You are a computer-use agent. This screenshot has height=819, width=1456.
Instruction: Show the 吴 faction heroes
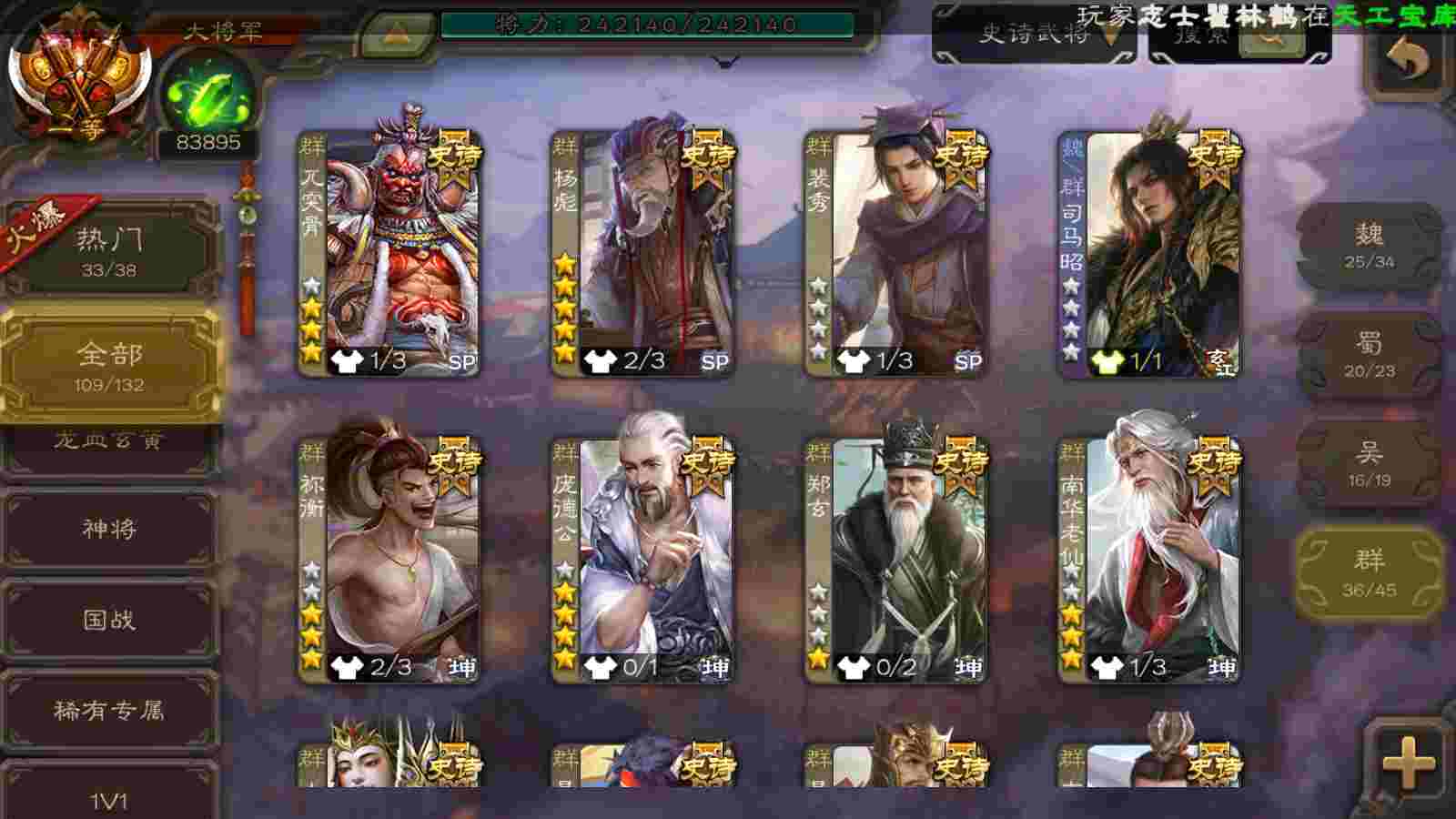click(x=1369, y=464)
